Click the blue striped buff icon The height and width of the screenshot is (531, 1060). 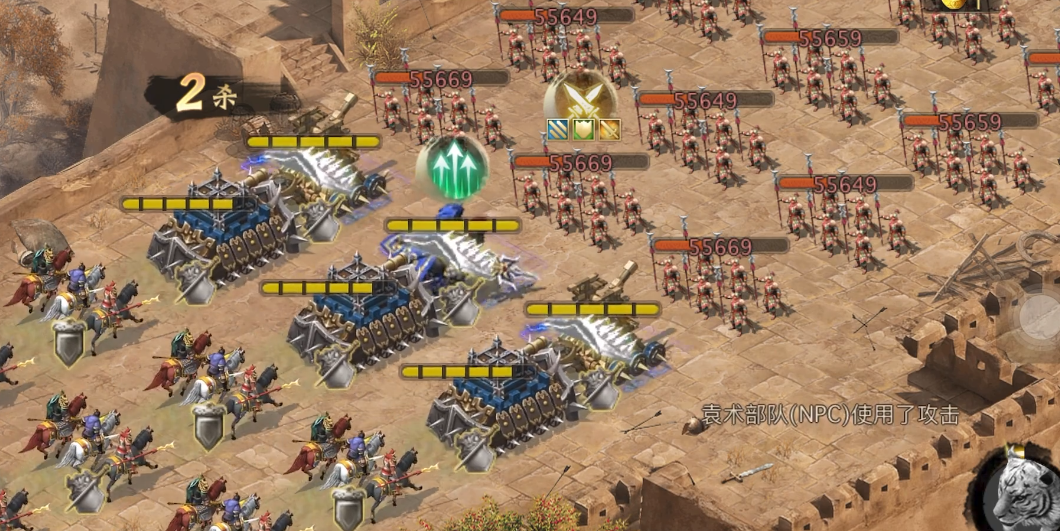(x=556, y=129)
